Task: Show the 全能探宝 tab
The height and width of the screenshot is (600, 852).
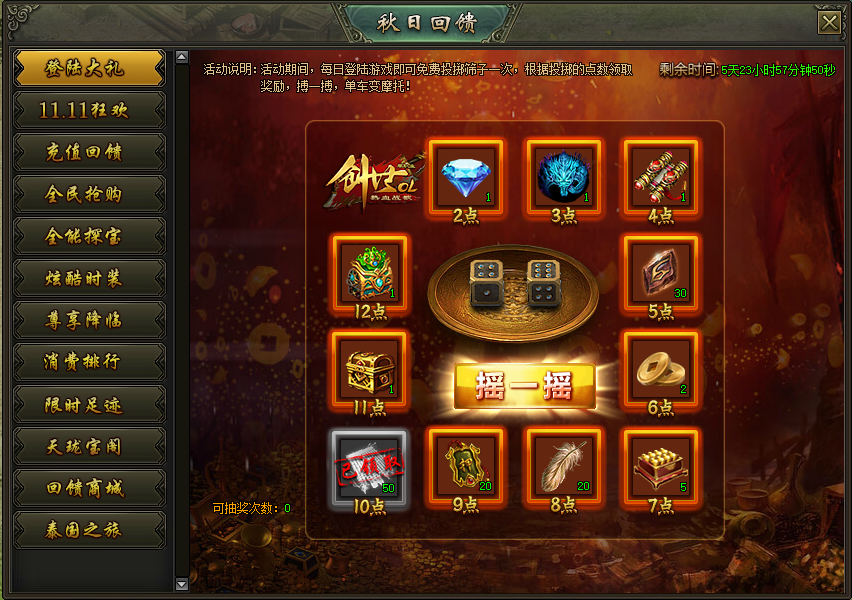Action: tap(89, 236)
